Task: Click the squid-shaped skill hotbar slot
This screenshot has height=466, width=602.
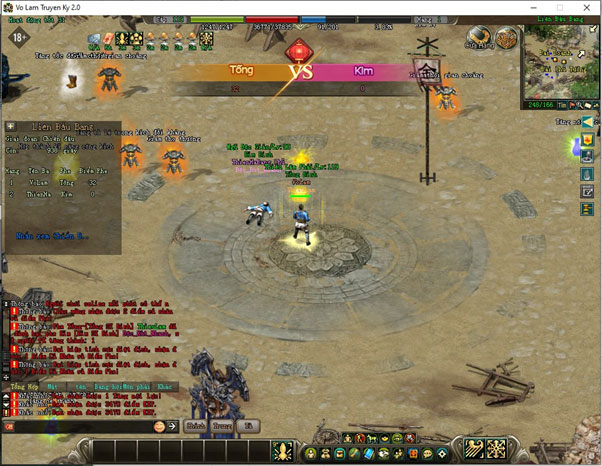Action: [x=281, y=450]
